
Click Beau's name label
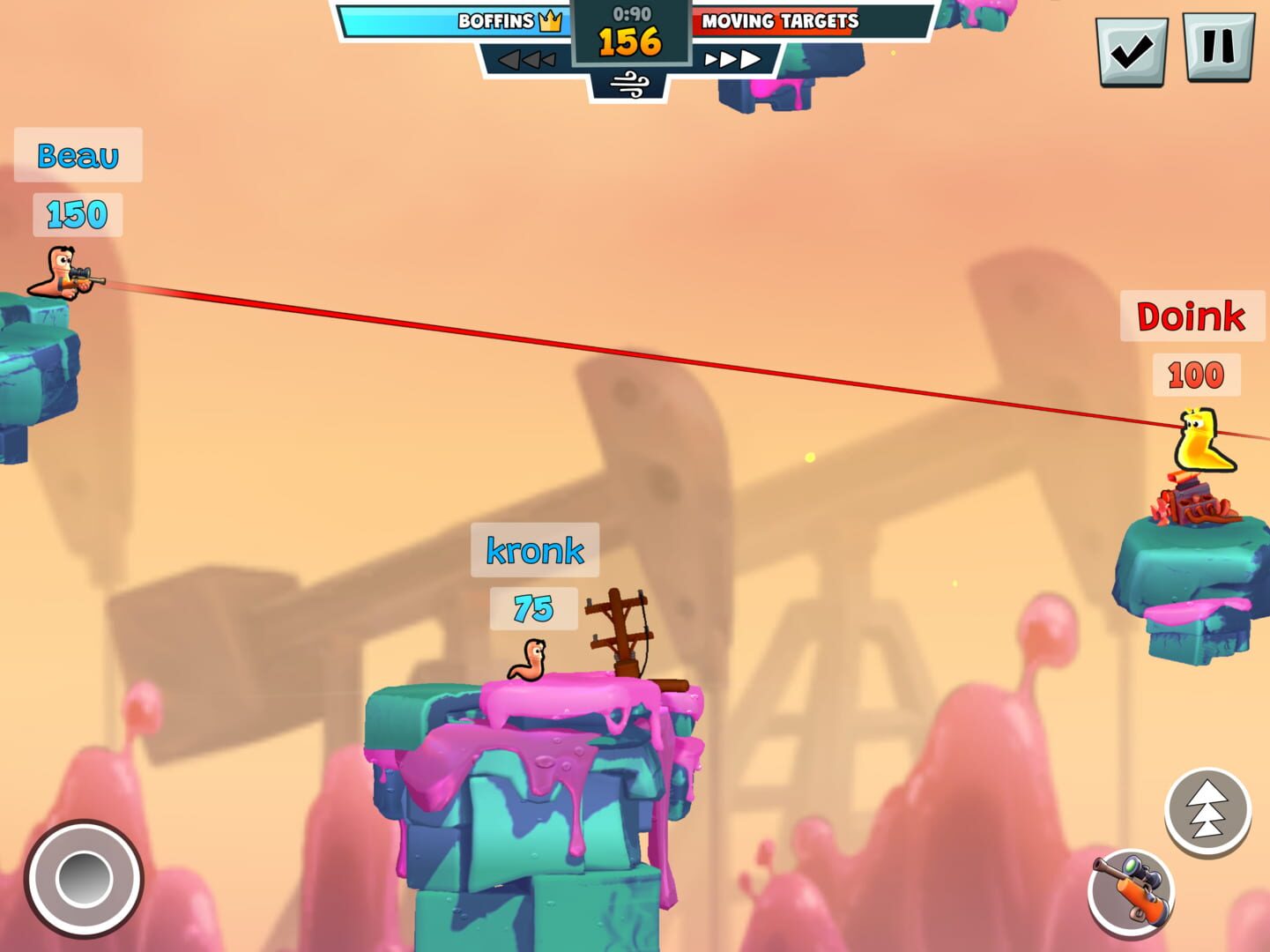[x=77, y=156]
